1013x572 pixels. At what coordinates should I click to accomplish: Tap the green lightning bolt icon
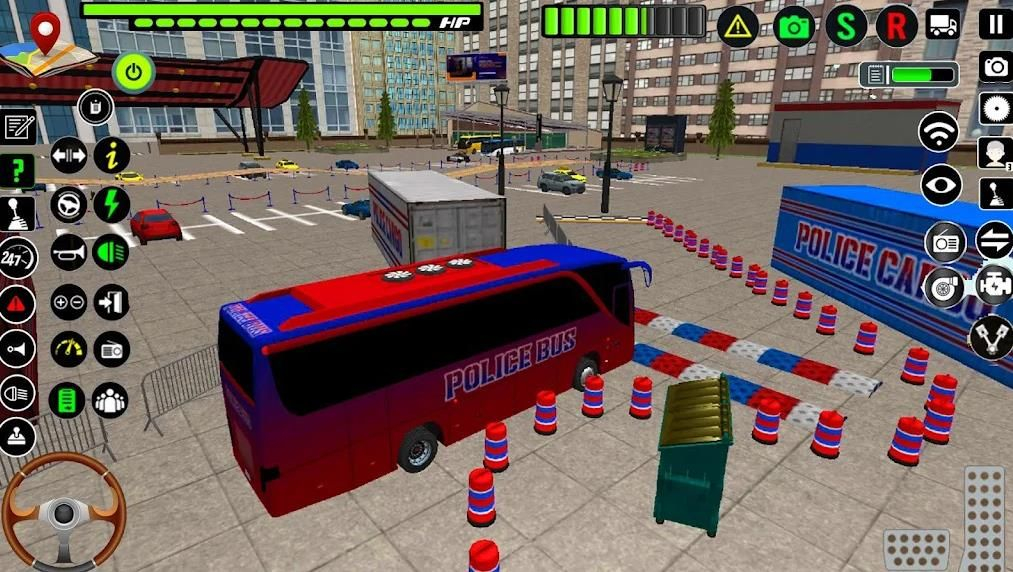point(112,204)
